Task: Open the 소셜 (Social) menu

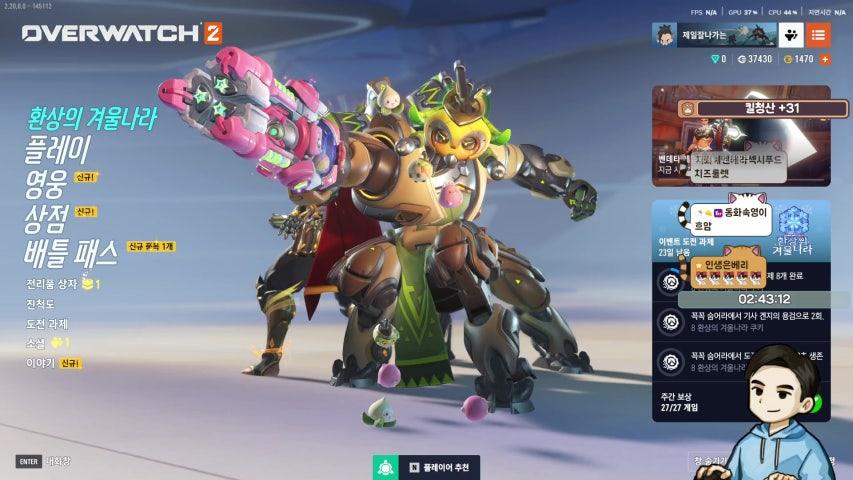Action: click(x=36, y=342)
